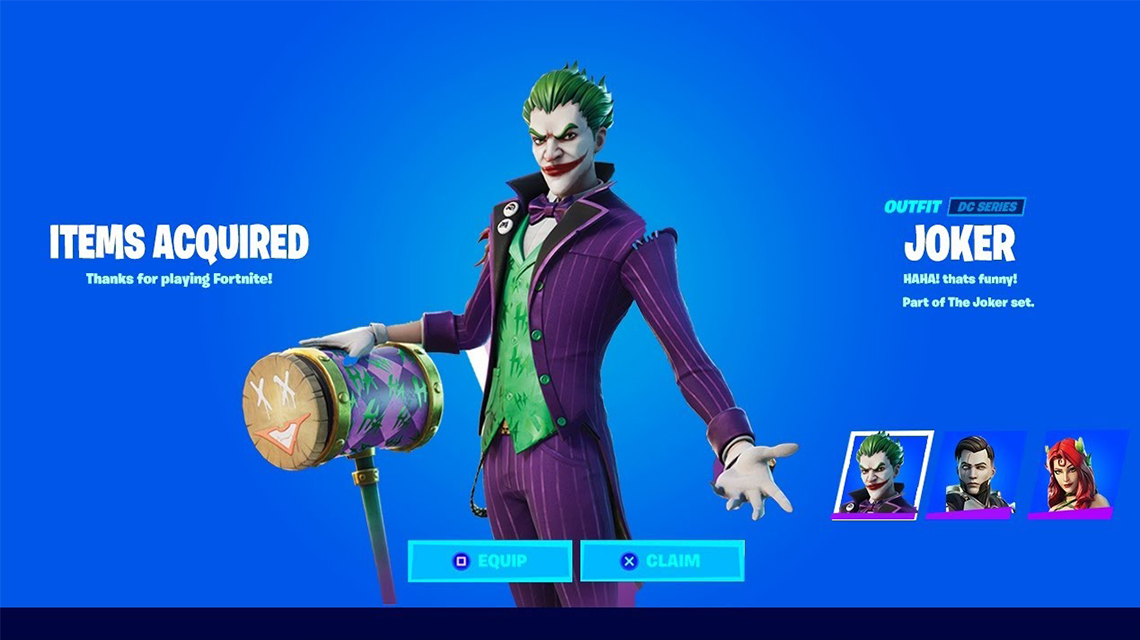Viewport: 1140px width, 640px height.
Task: Click the Equip button
Action: pyautogui.click(x=490, y=561)
